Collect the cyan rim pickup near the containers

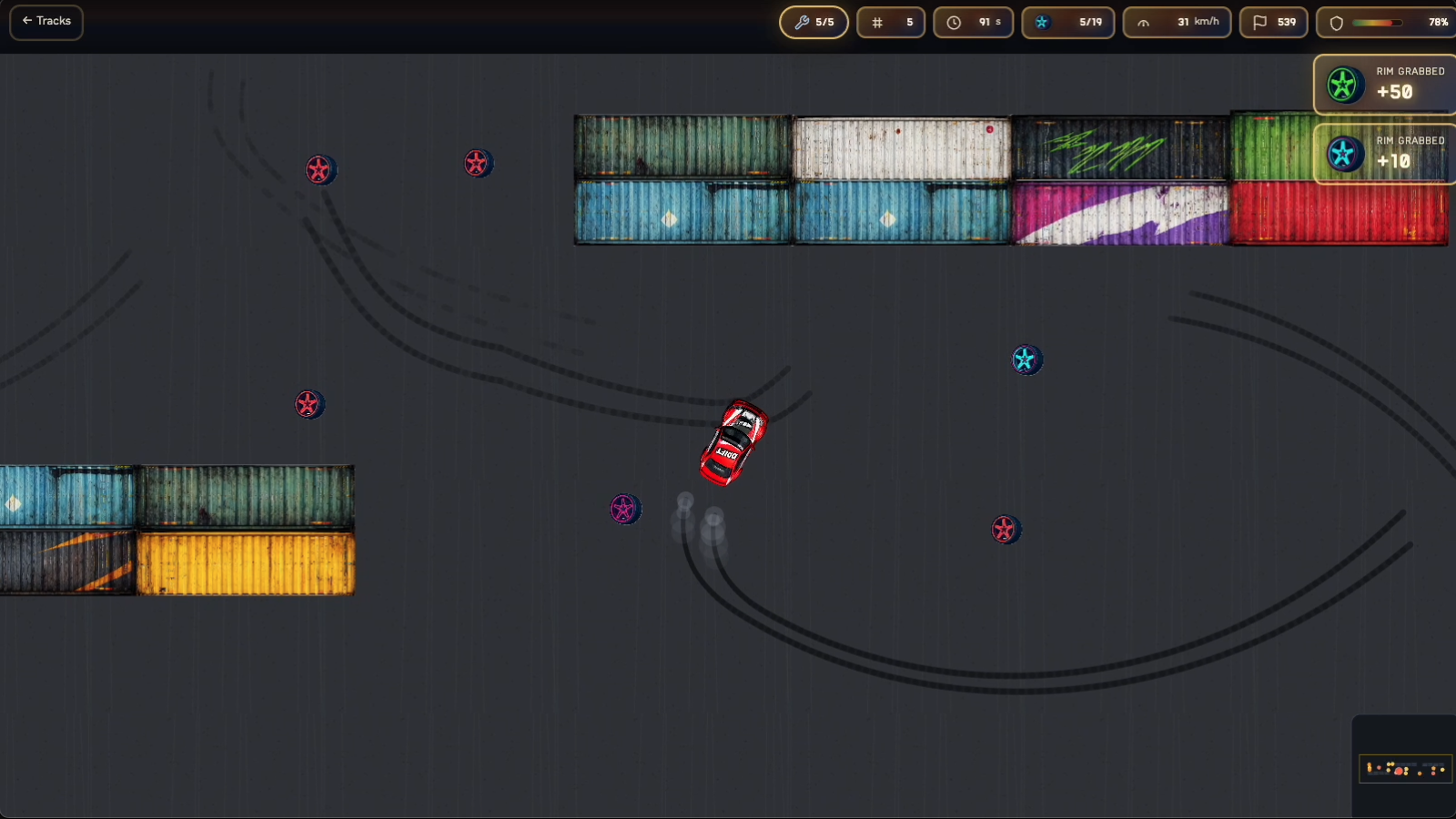point(1026,359)
